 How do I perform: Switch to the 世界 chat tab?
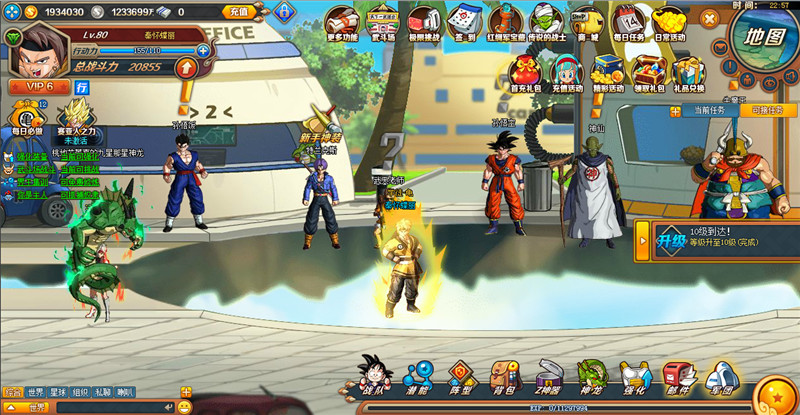point(36,392)
